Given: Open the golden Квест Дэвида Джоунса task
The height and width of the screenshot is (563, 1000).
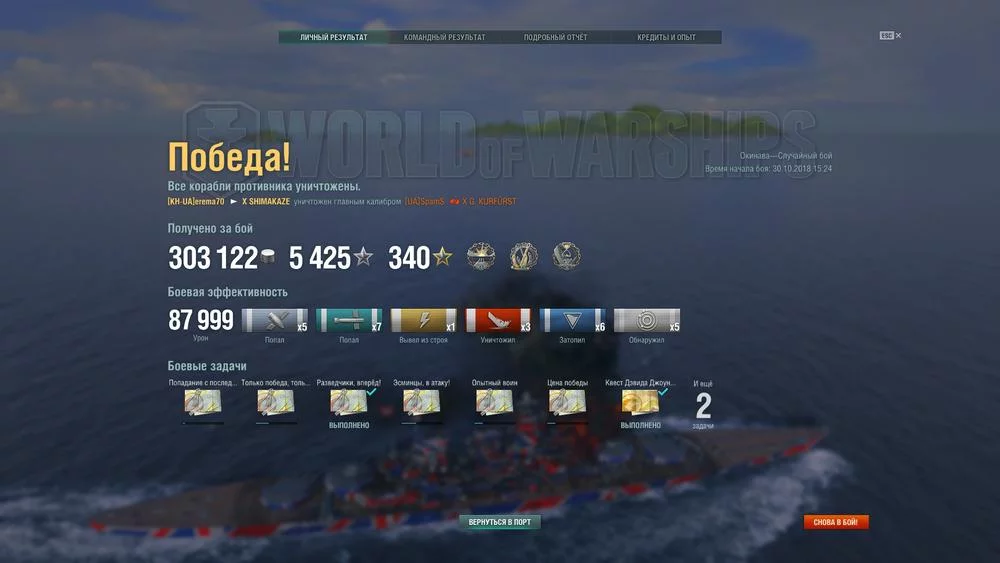Looking at the screenshot, I should coord(640,402).
